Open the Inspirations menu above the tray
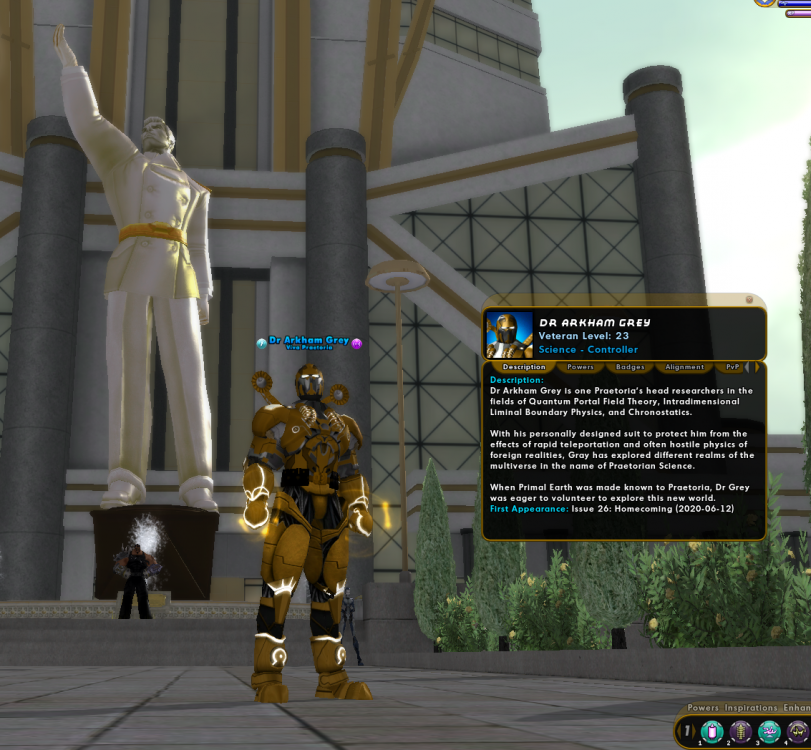 750,708
